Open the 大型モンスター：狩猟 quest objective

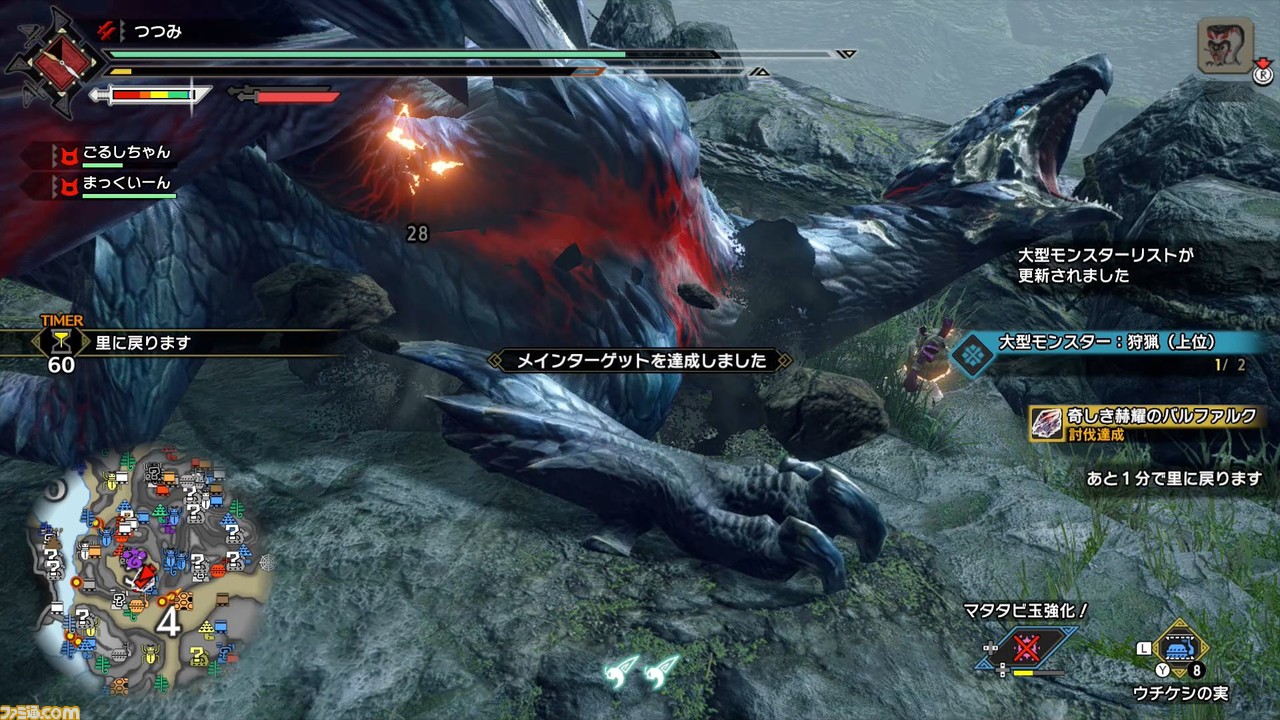click(1110, 351)
